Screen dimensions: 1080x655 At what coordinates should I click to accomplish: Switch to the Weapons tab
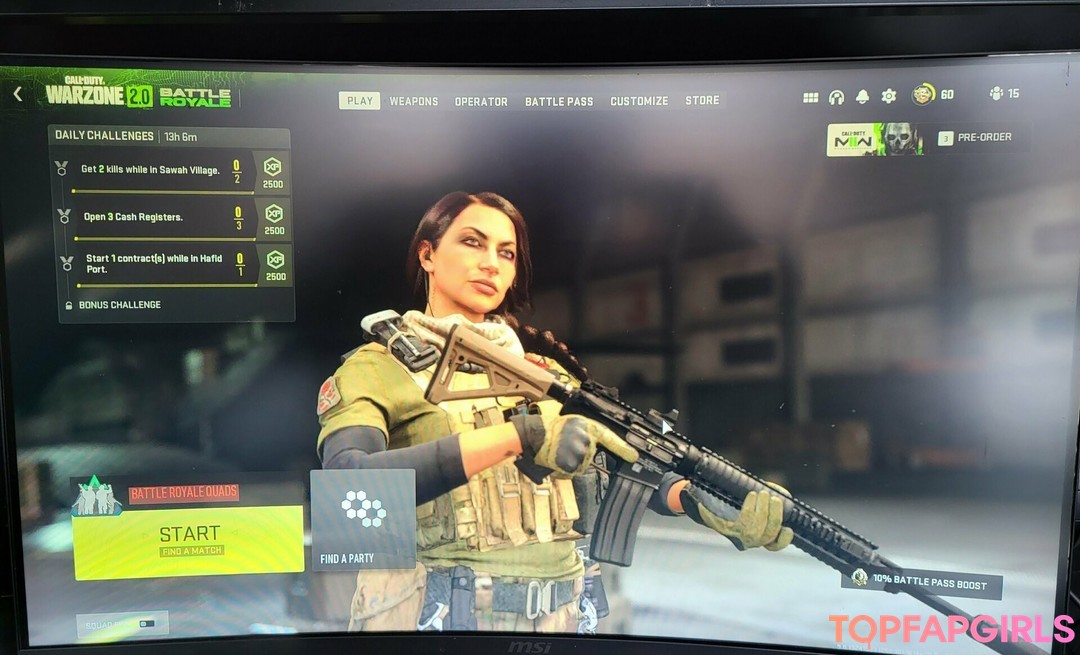[414, 101]
